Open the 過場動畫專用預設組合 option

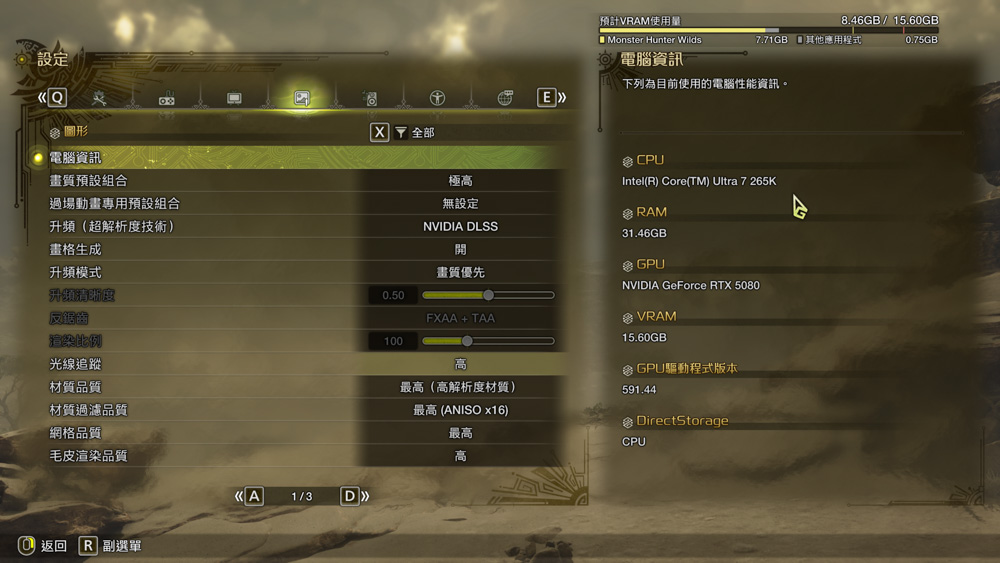click(x=460, y=204)
